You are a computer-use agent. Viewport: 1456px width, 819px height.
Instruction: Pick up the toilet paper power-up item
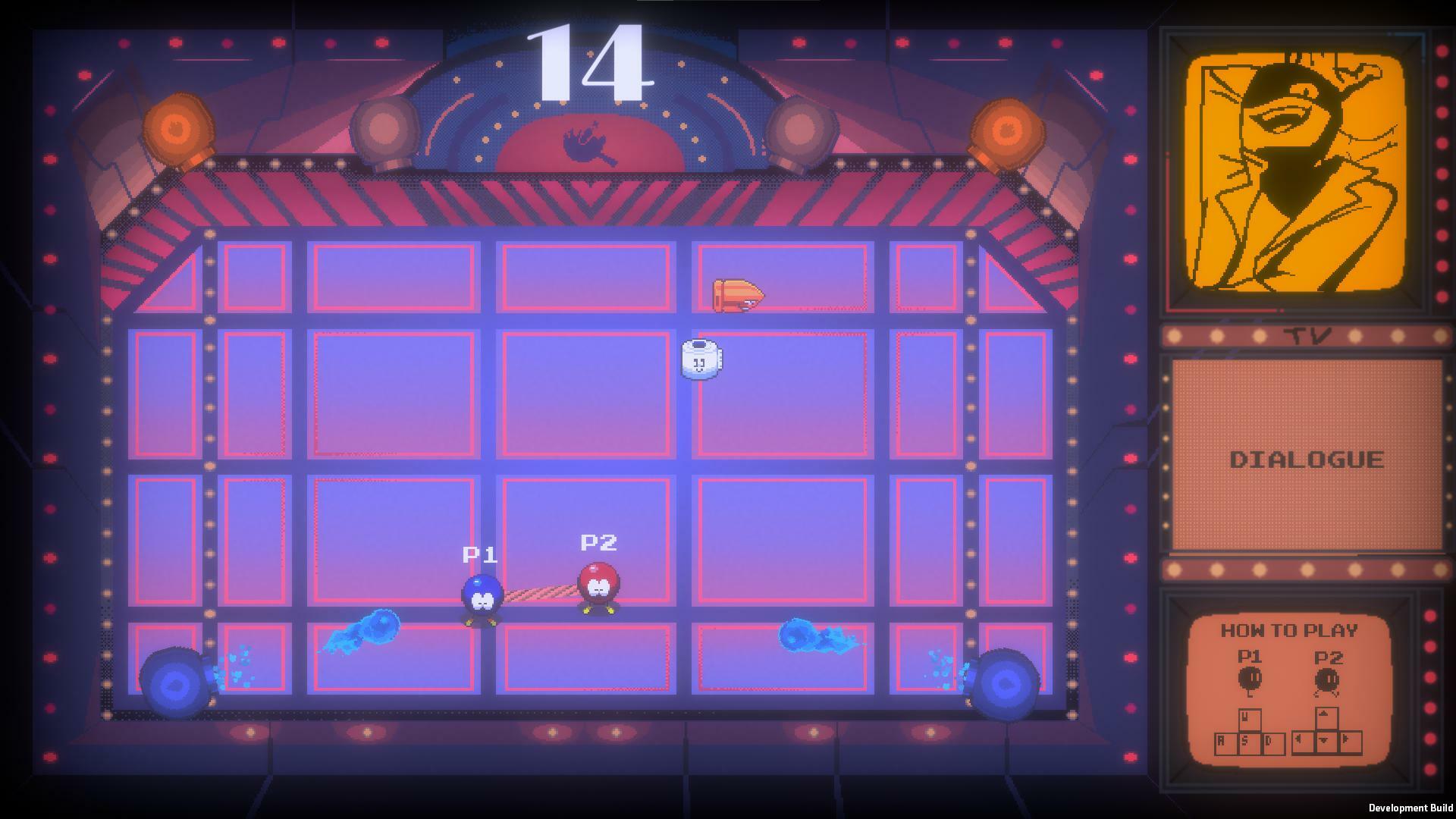[x=701, y=361]
